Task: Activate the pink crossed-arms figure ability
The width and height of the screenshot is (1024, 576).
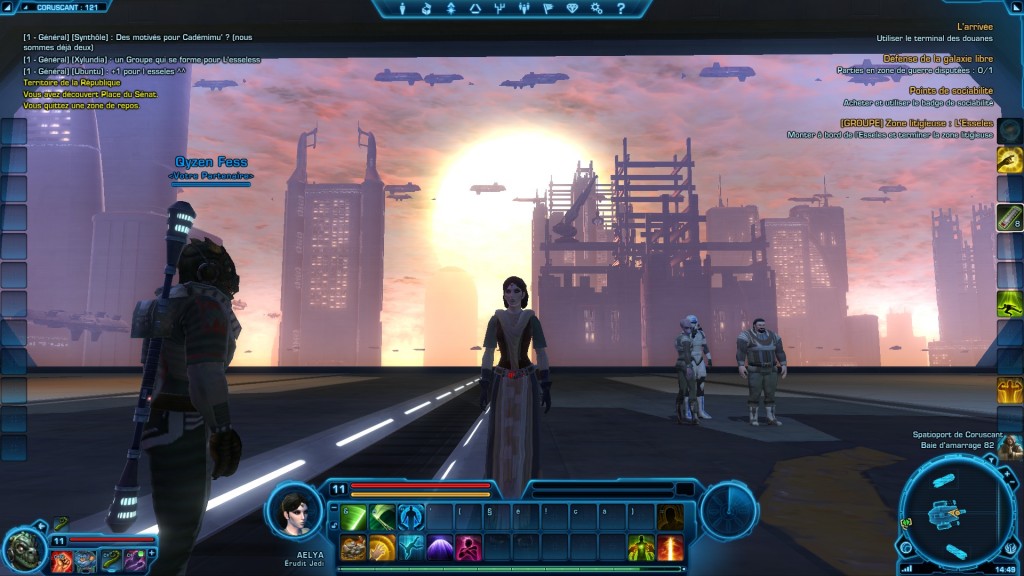Action: coord(468,547)
